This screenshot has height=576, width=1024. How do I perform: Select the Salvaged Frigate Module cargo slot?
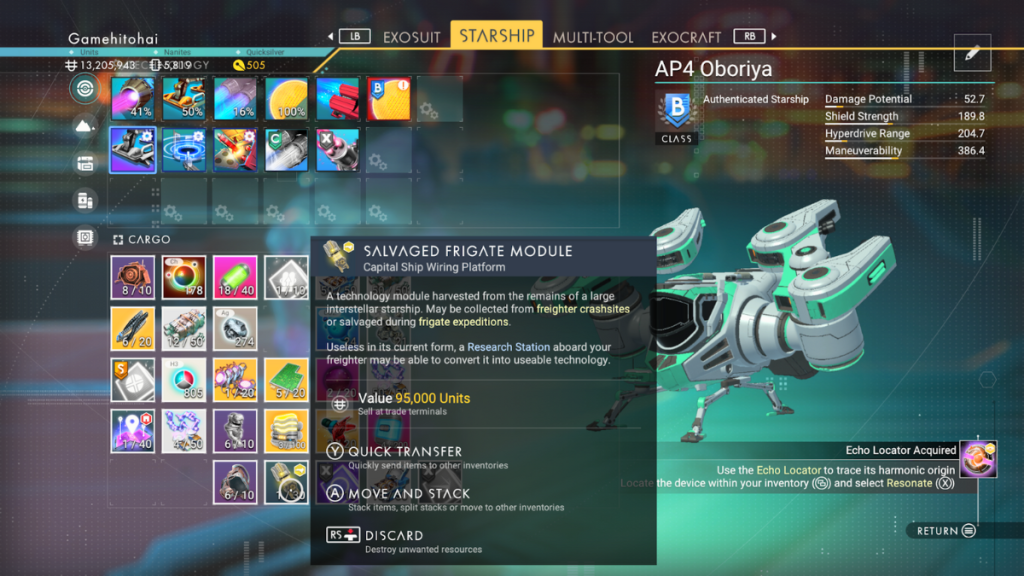click(x=287, y=482)
